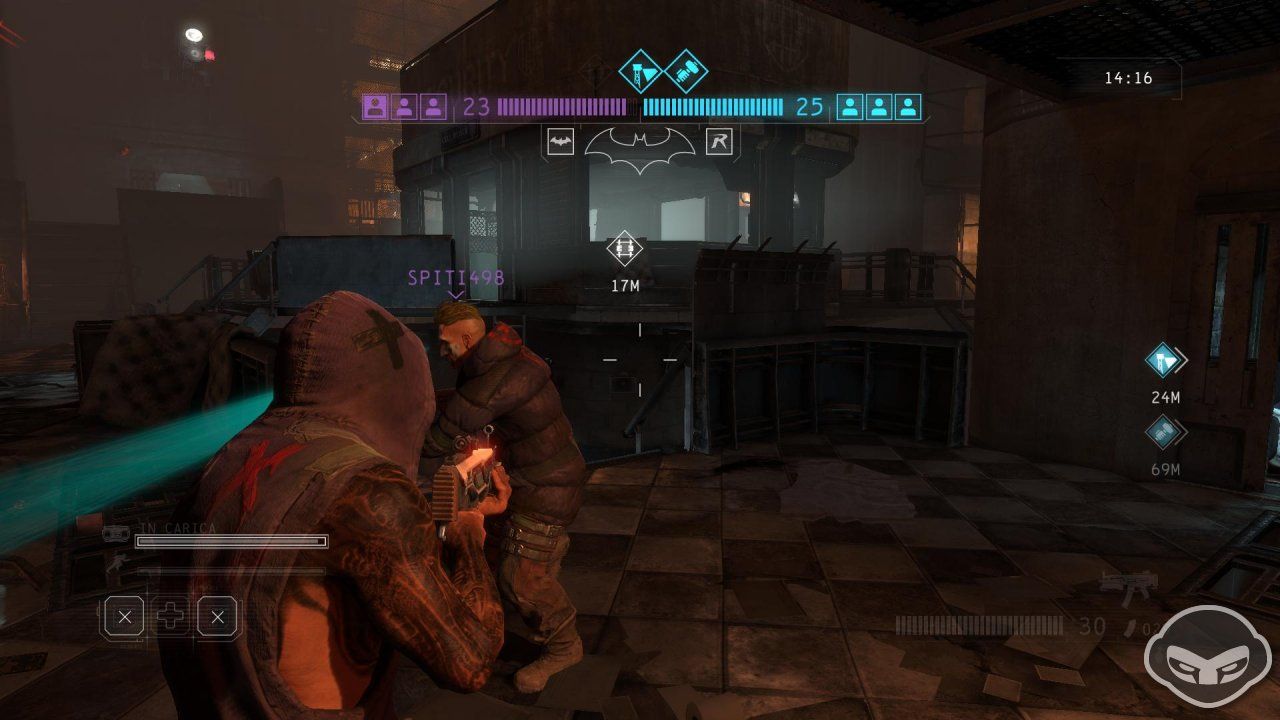Select the cyan propane tank gadget icon

(640, 73)
